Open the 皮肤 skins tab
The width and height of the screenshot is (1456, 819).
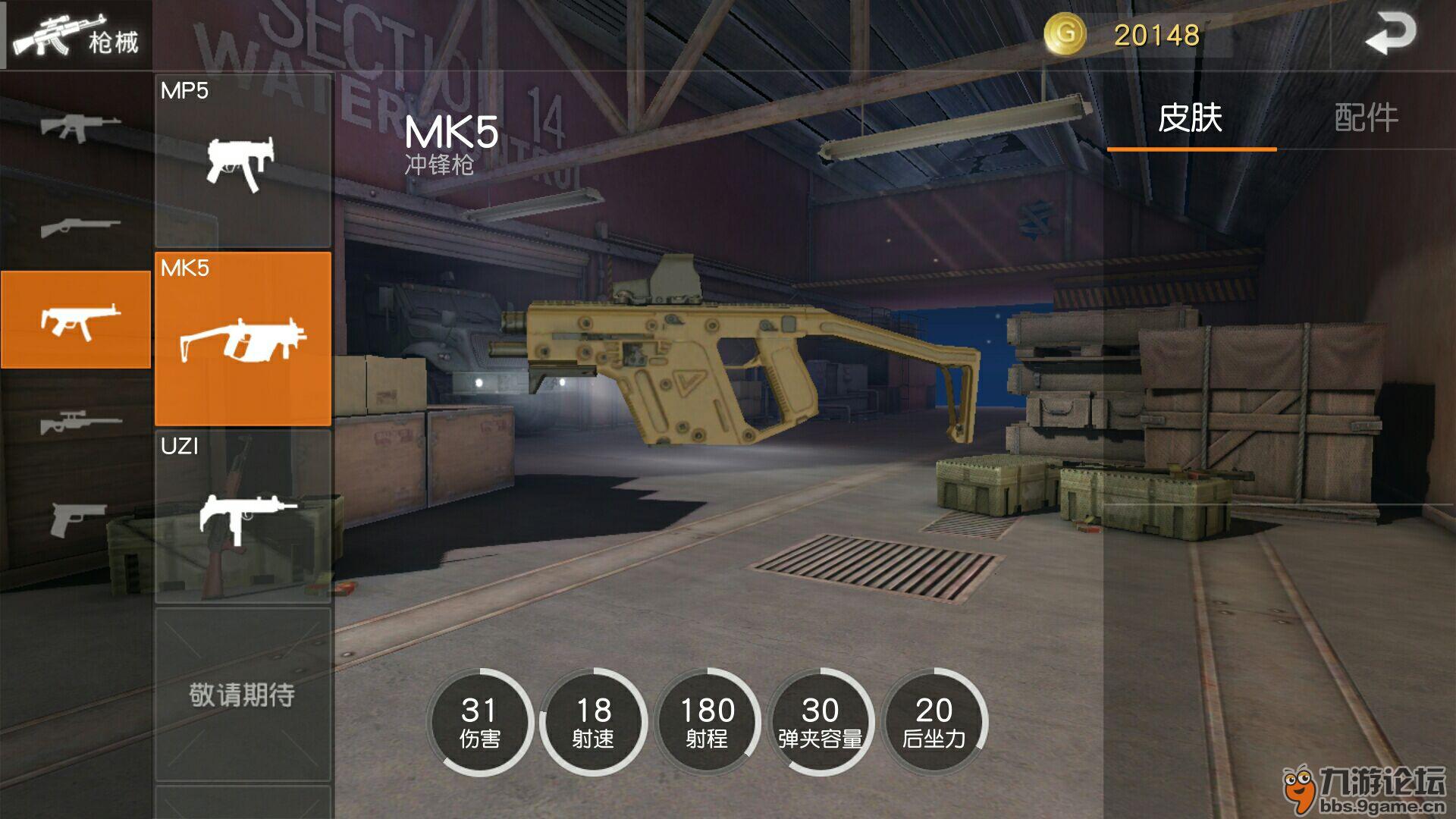pyautogui.click(x=1191, y=118)
